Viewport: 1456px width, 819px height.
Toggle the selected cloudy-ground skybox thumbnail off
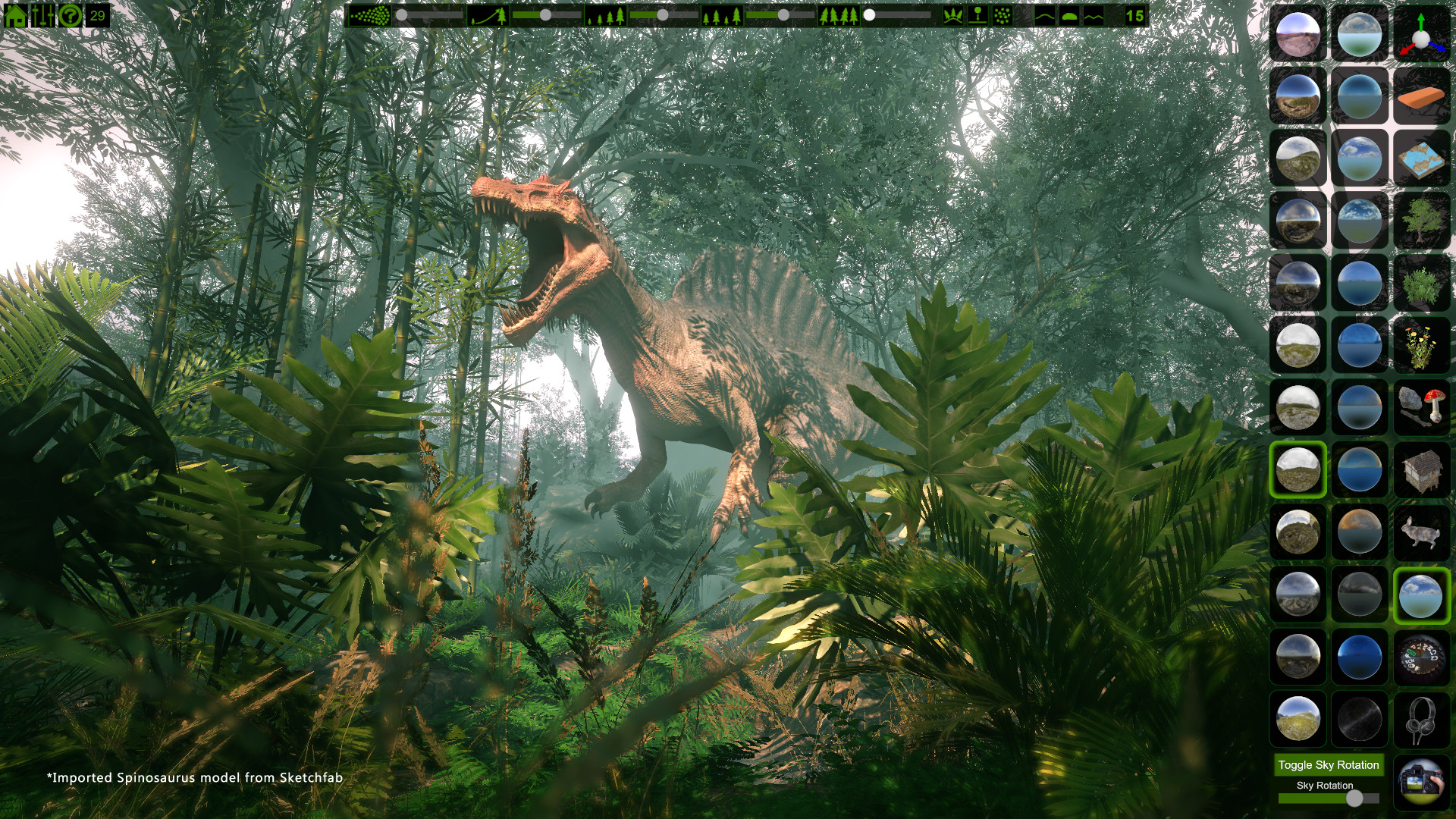click(1298, 469)
